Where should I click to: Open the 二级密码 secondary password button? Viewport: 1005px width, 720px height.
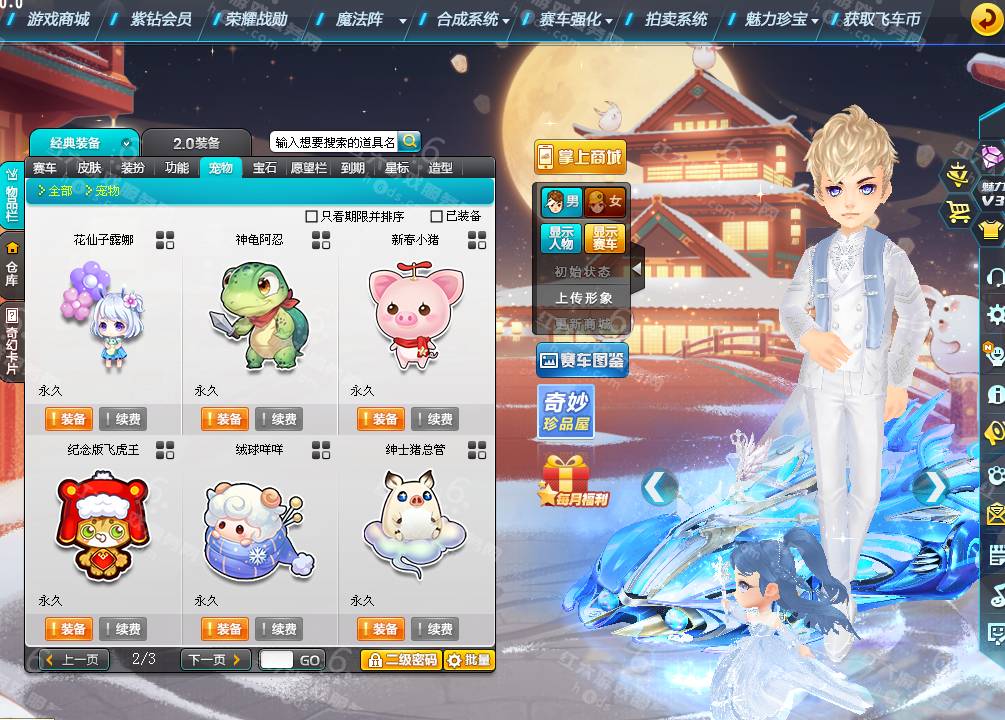400,660
